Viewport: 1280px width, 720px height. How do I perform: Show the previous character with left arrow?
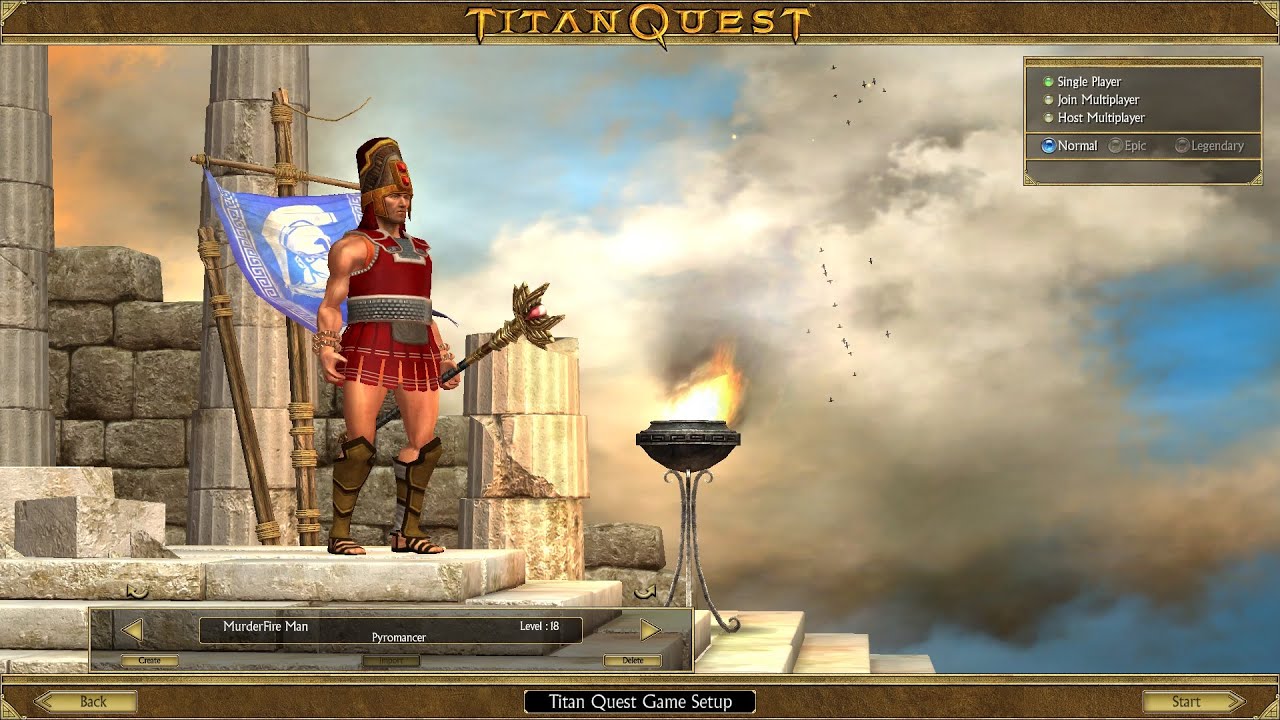tap(132, 630)
